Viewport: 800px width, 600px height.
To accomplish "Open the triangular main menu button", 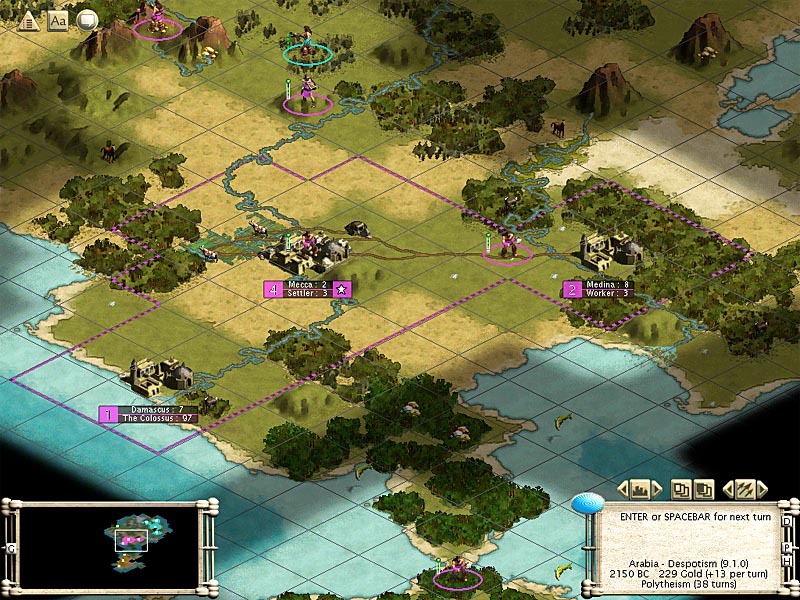I will click(x=28, y=19).
